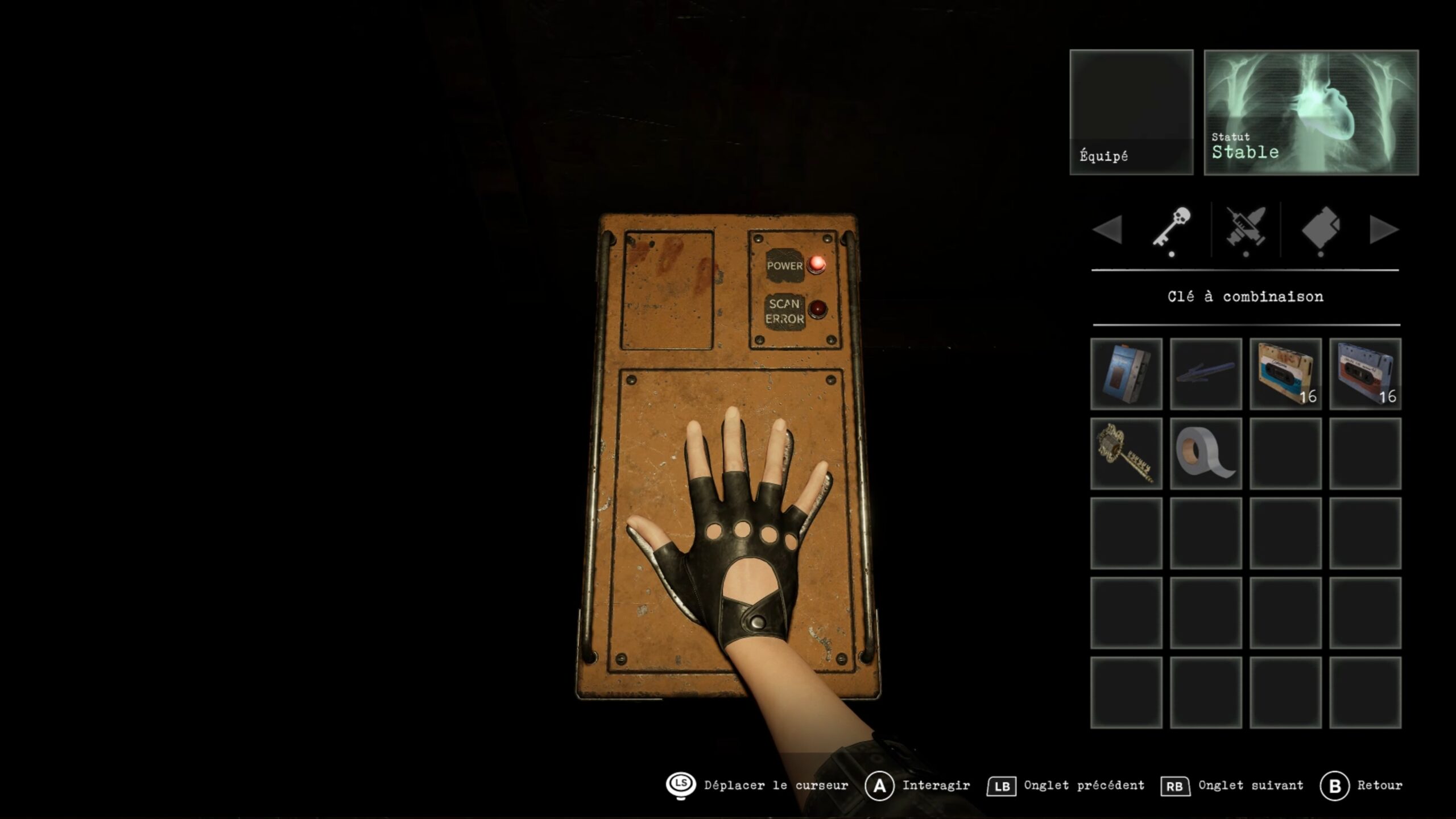The image size is (1456, 819).
Task: Select the empty Équipé equipment slot
Action: (x=1131, y=112)
